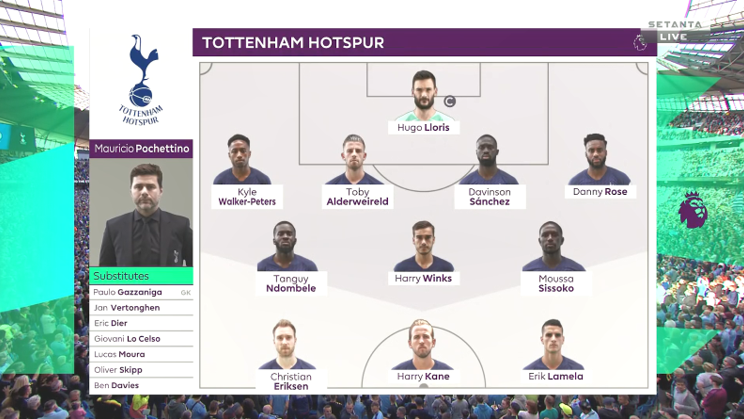Viewport: 744px width, 419px height.
Task: Select Christian Eriksen in attack
Action: (x=291, y=356)
